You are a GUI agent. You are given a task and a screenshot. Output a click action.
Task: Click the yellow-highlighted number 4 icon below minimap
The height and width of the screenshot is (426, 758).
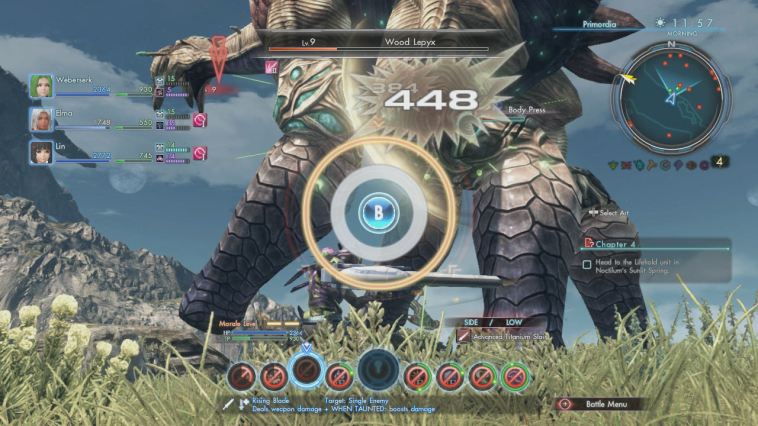point(719,161)
